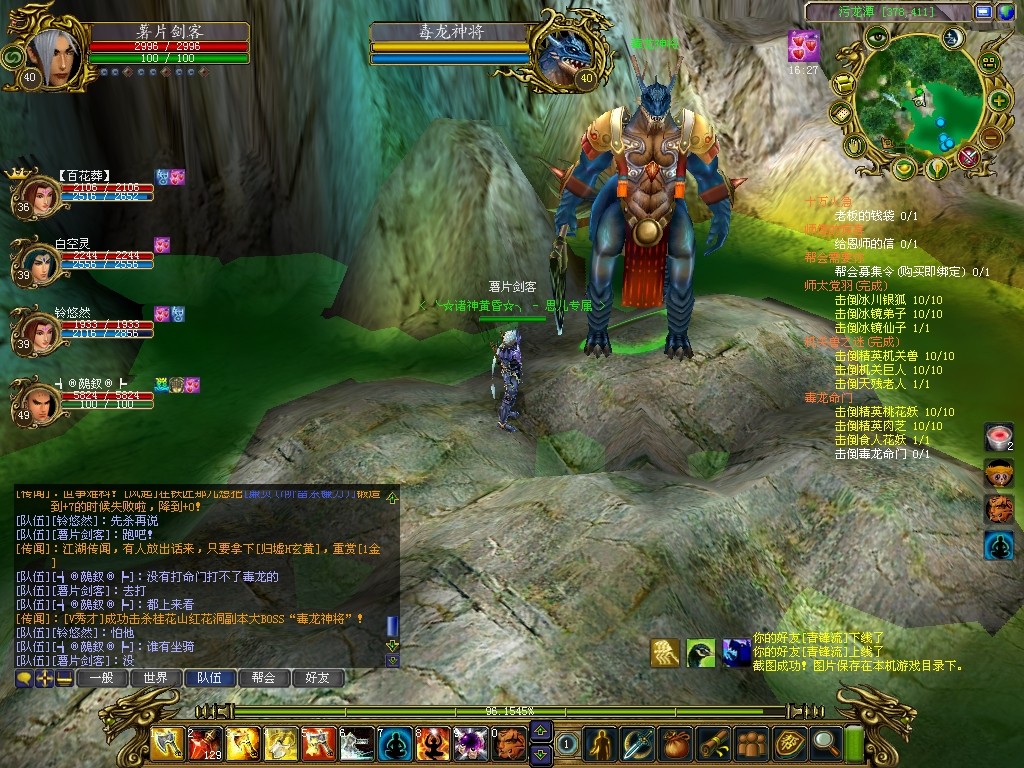1024x768 pixels.
Task: Open the world map globe icon
Action: [x=1004, y=12]
